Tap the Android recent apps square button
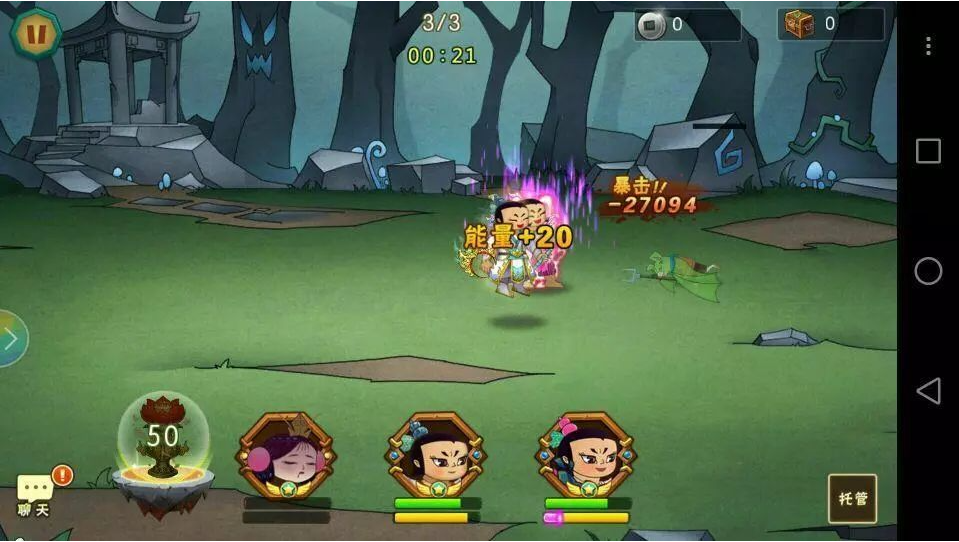The height and width of the screenshot is (542, 959). click(928, 151)
